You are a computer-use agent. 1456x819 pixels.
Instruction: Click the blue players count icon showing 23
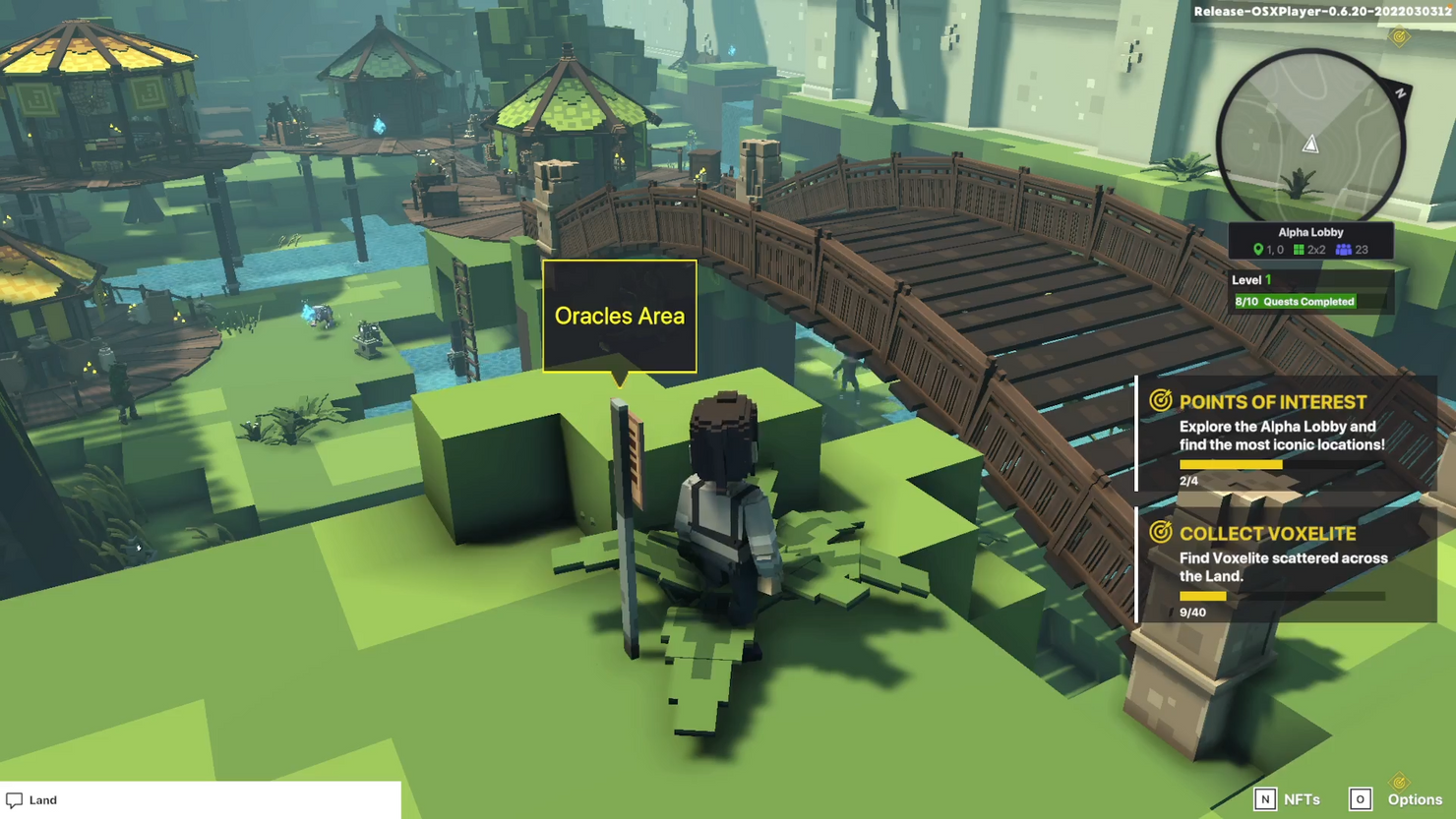pyautogui.click(x=1344, y=250)
